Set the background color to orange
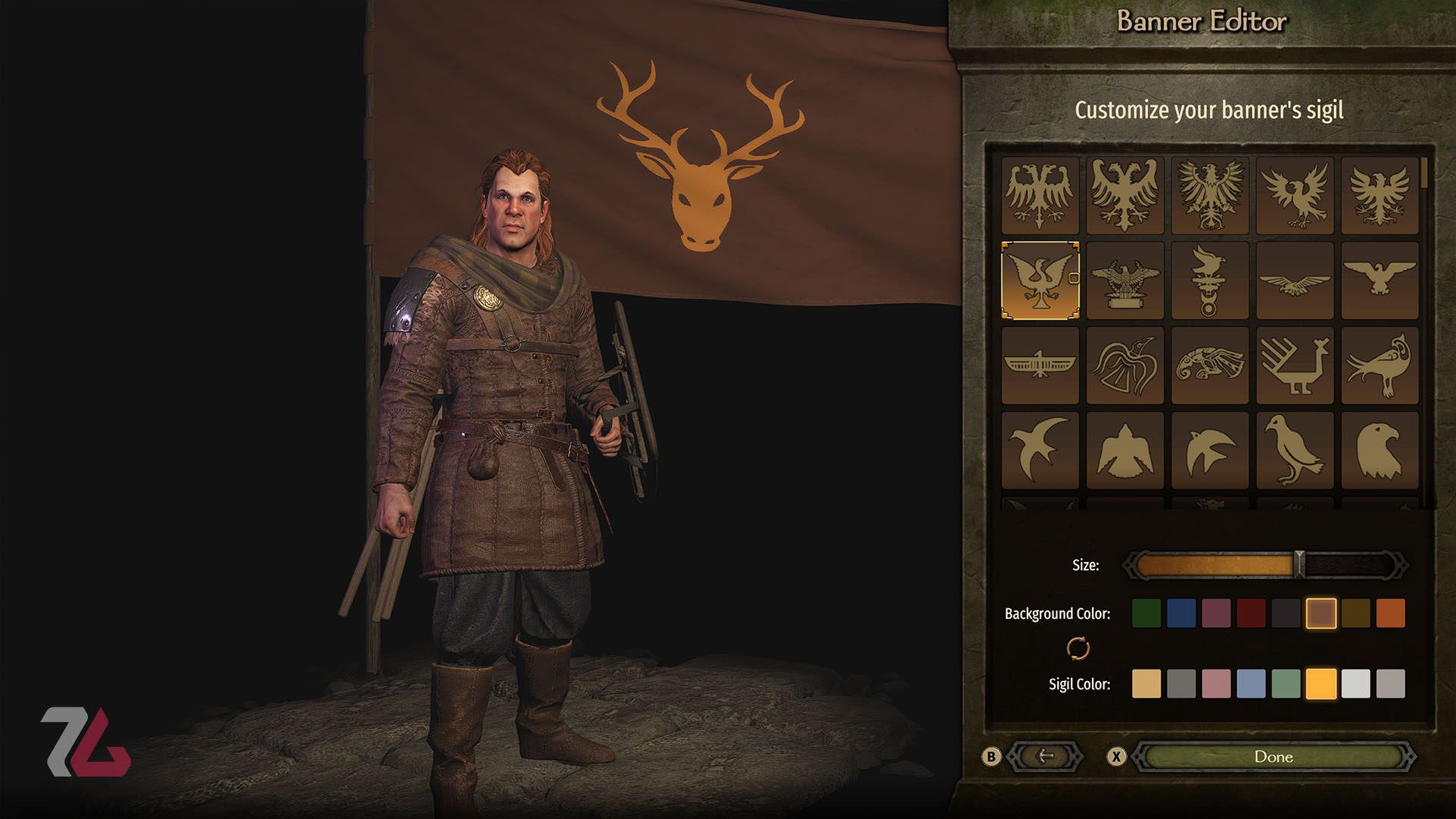The image size is (1456, 819). click(x=1390, y=613)
